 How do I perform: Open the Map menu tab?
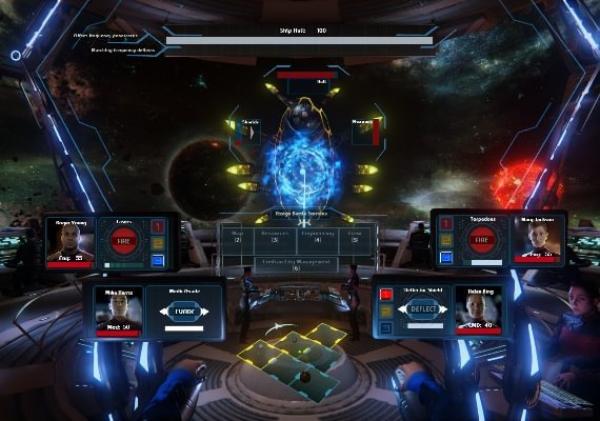(238, 238)
